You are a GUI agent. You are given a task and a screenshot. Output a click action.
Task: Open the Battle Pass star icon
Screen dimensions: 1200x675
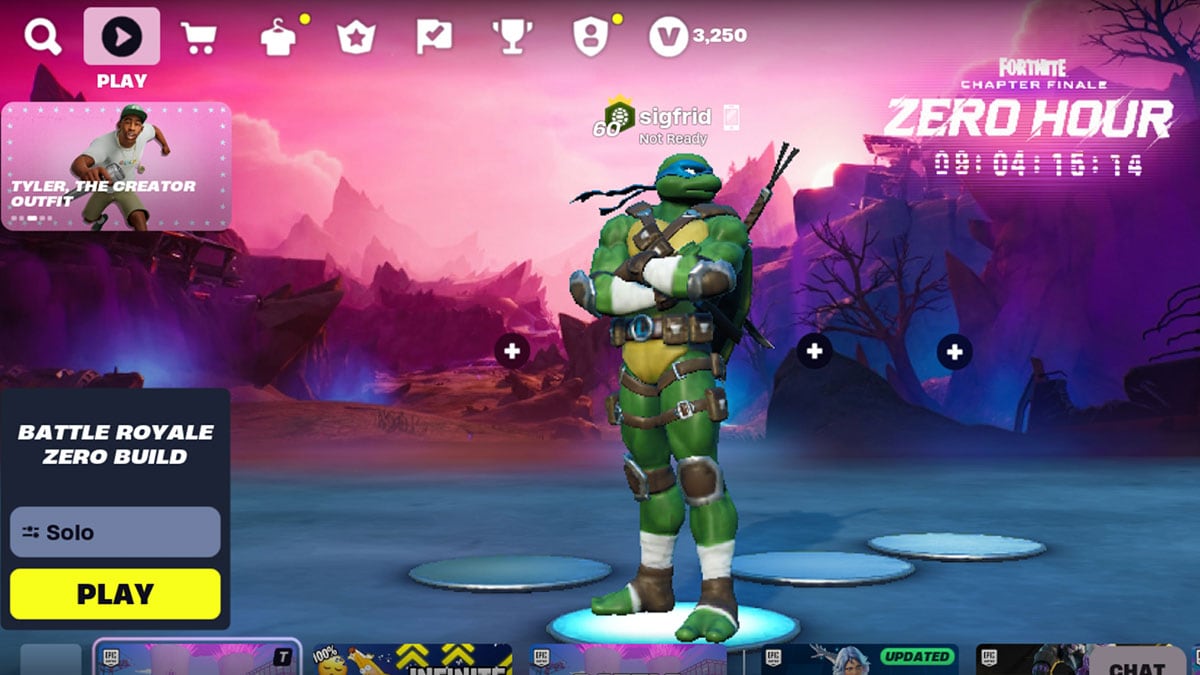coord(355,38)
